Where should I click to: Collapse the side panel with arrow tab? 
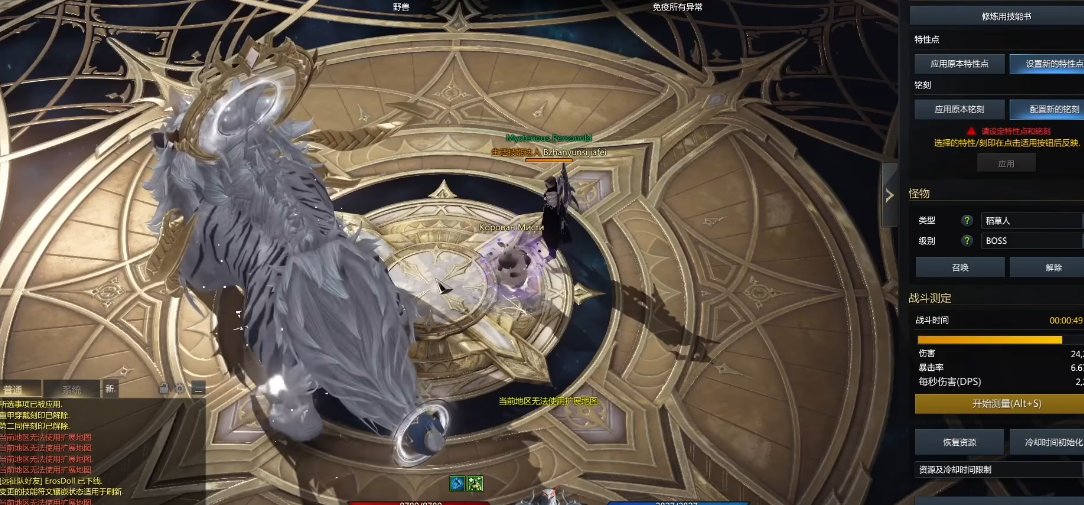pos(889,196)
